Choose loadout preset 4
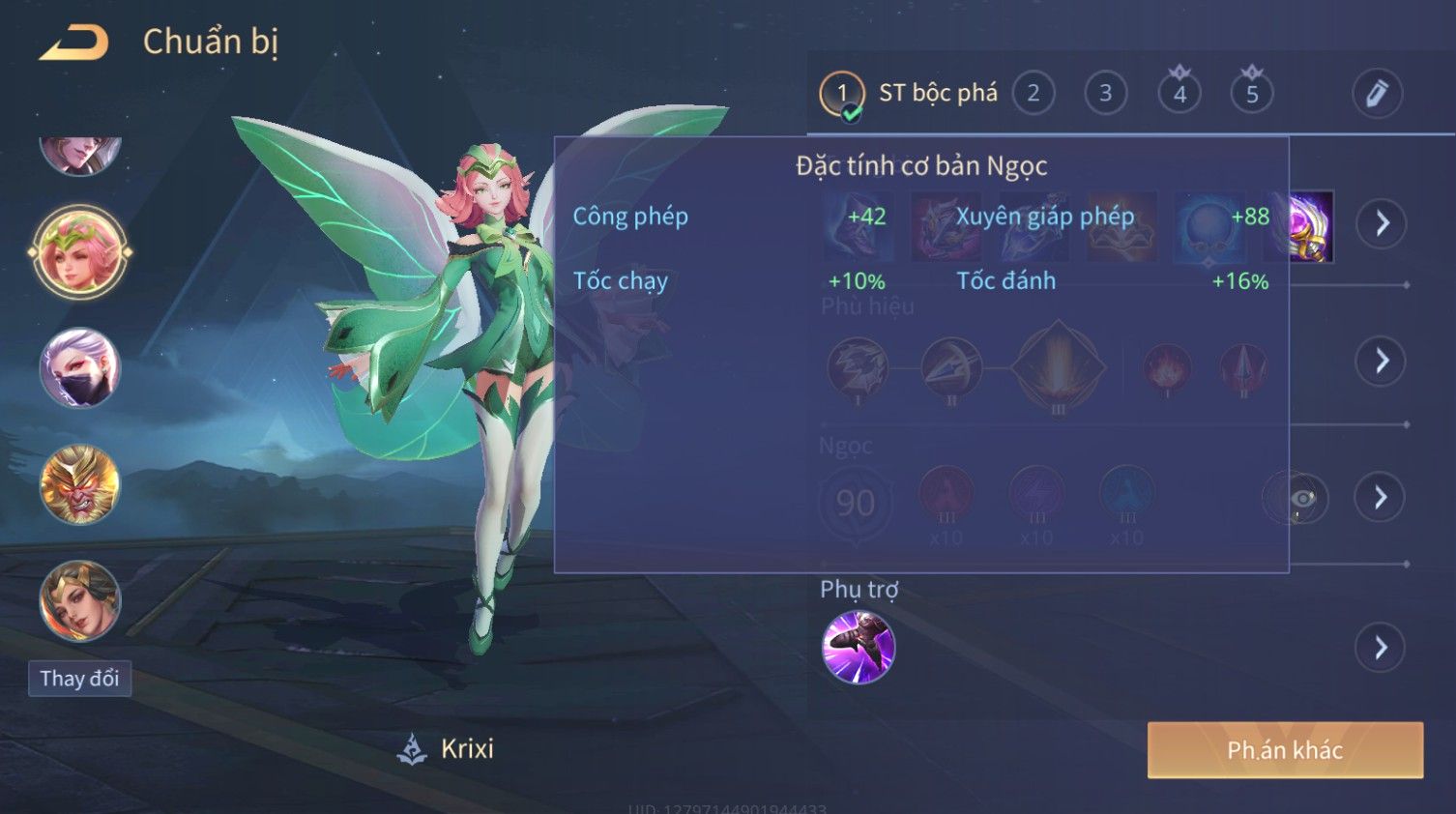This screenshot has width=1456, height=814. pyautogui.click(x=1179, y=94)
